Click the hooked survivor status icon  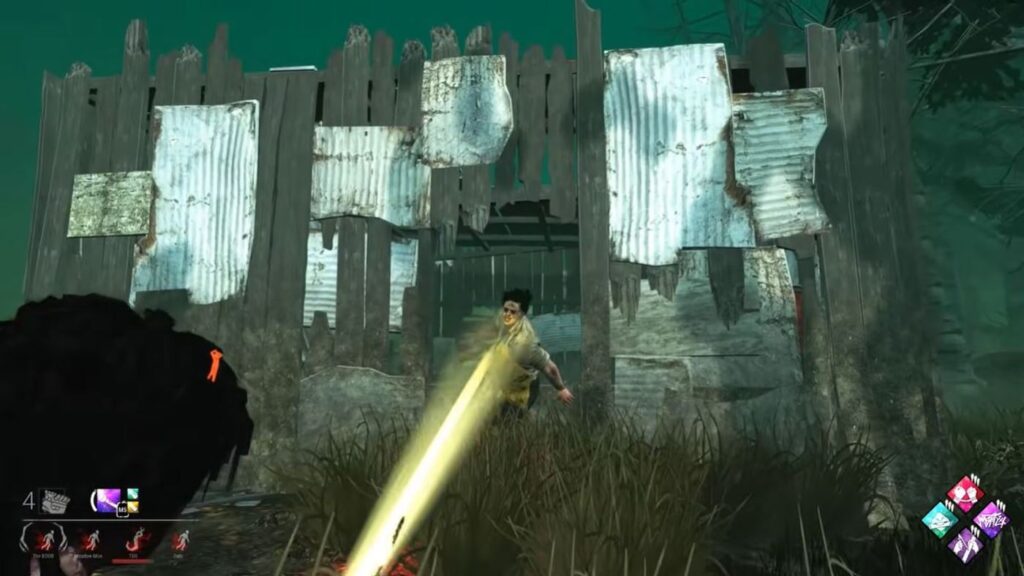point(135,541)
